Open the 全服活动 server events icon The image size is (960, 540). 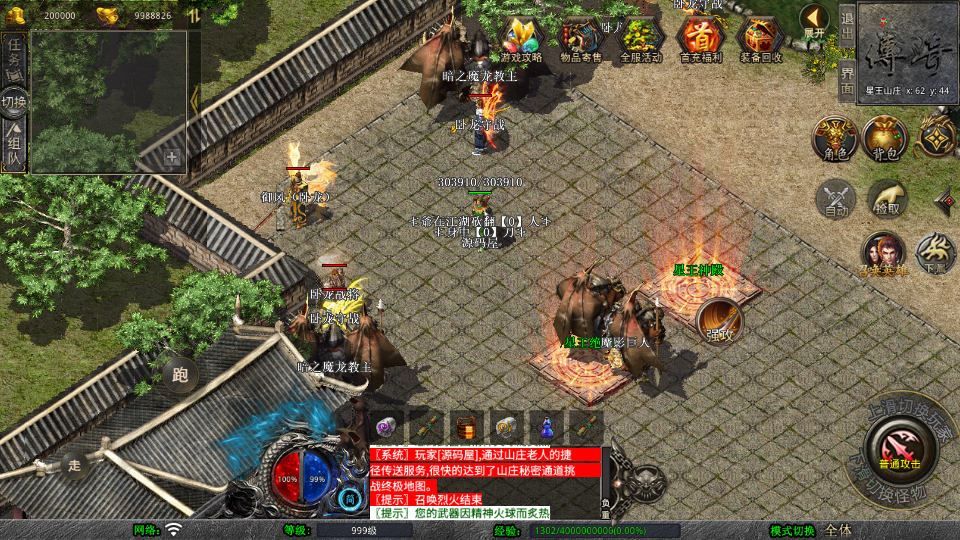click(x=641, y=40)
